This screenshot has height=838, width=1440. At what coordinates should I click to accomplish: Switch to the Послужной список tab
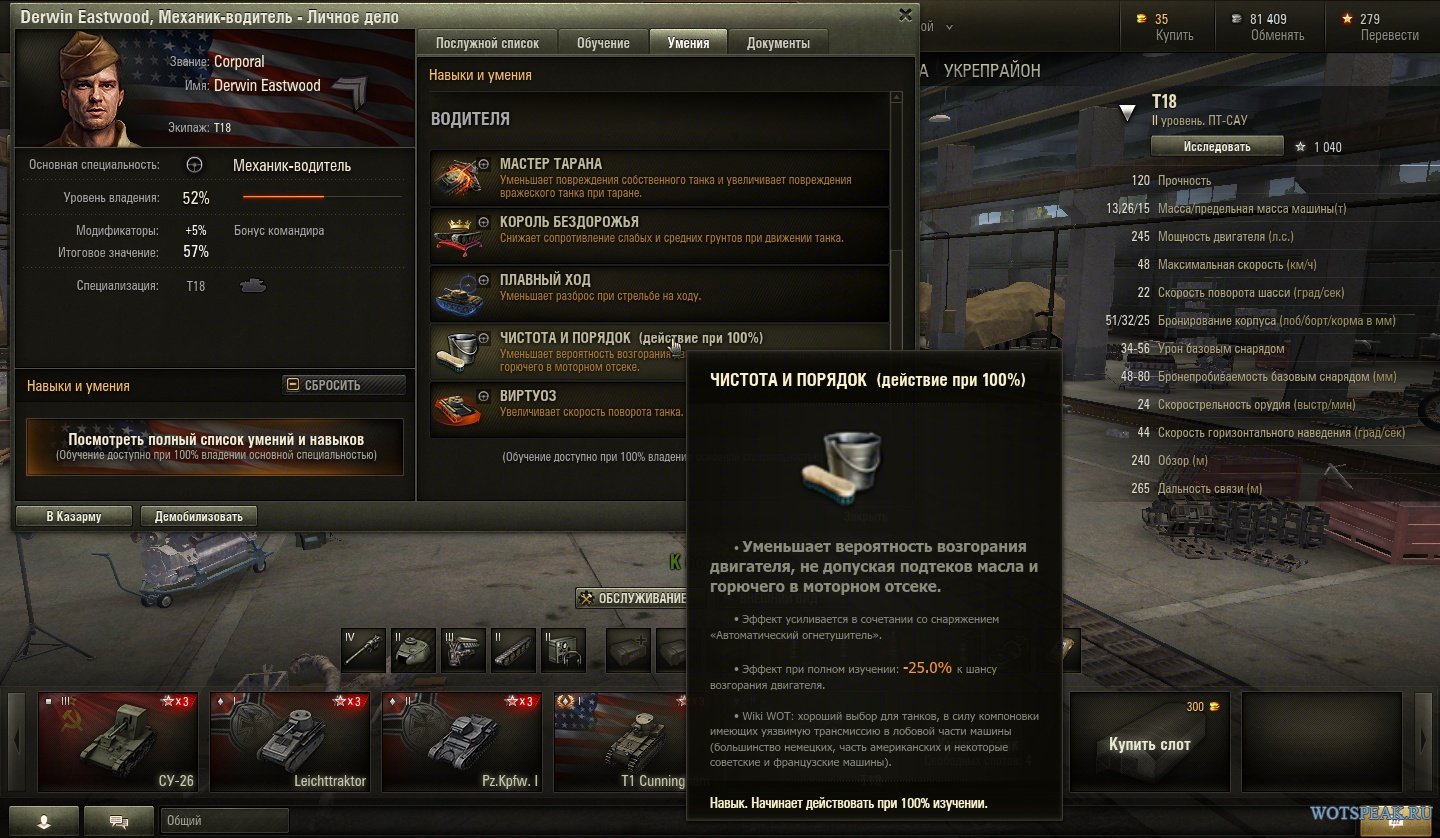(x=487, y=43)
